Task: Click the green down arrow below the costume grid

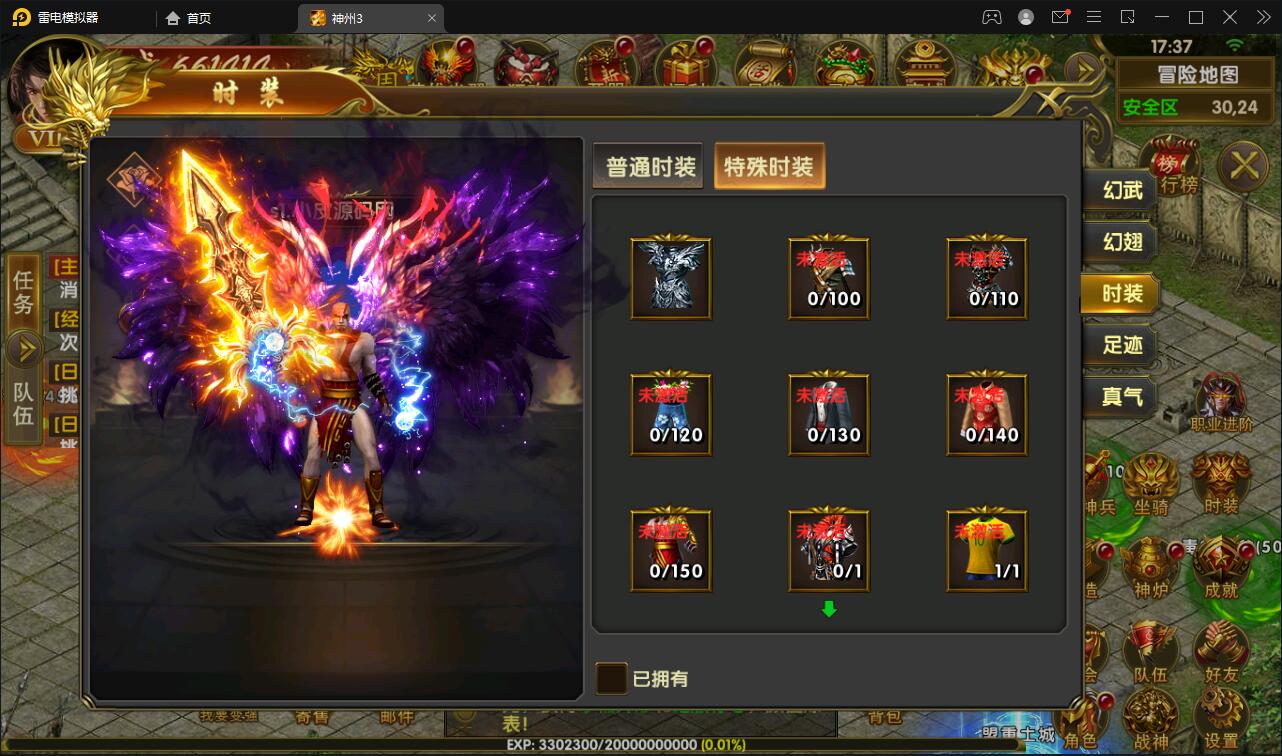Action: pos(829,610)
